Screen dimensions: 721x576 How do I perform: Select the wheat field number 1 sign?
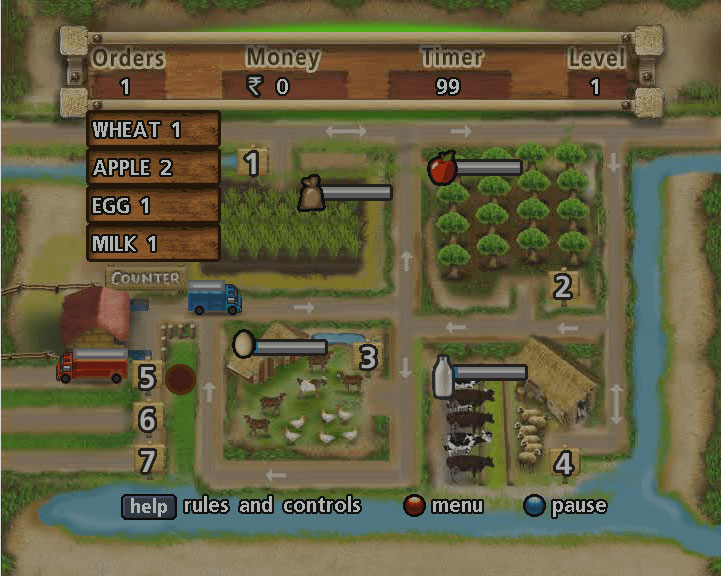(252, 163)
